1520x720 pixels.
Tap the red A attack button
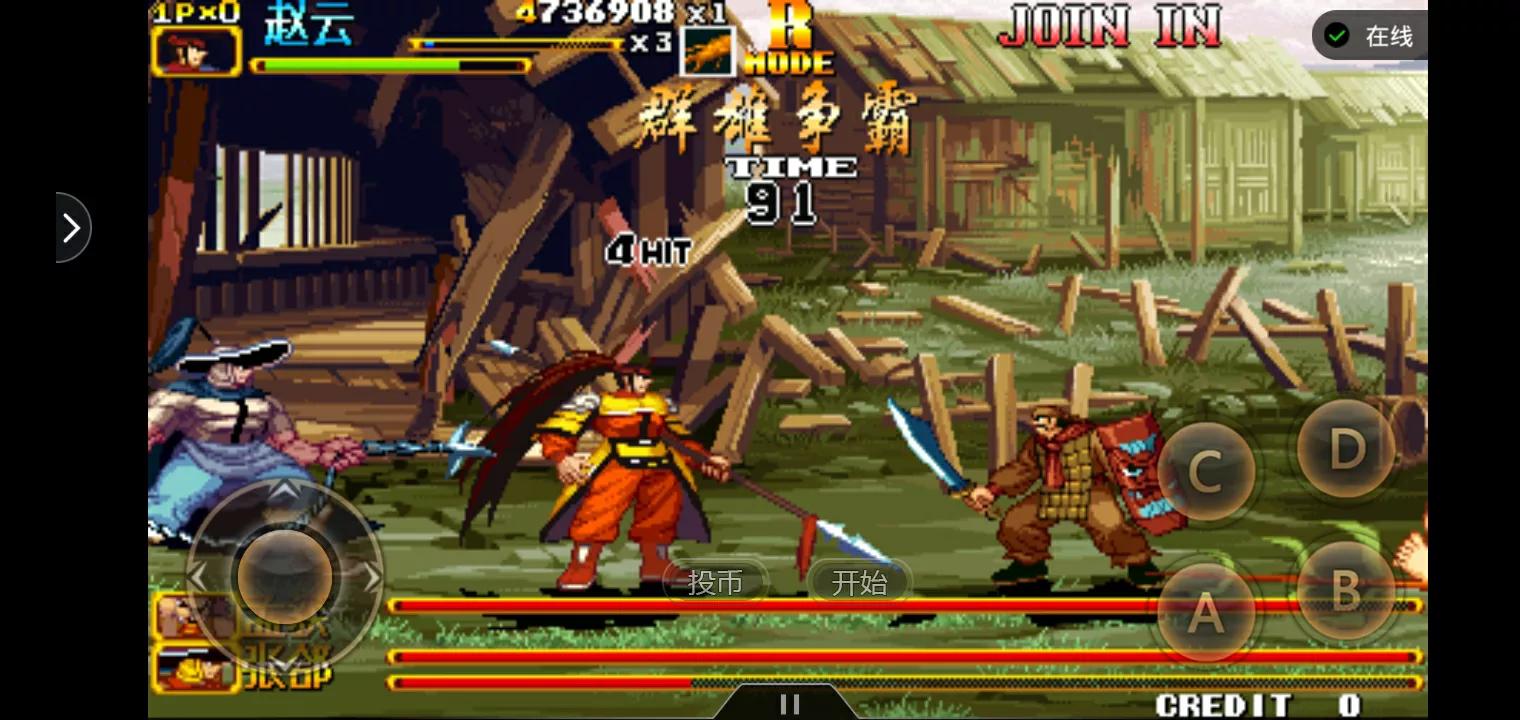pyautogui.click(x=1206, y=612)
